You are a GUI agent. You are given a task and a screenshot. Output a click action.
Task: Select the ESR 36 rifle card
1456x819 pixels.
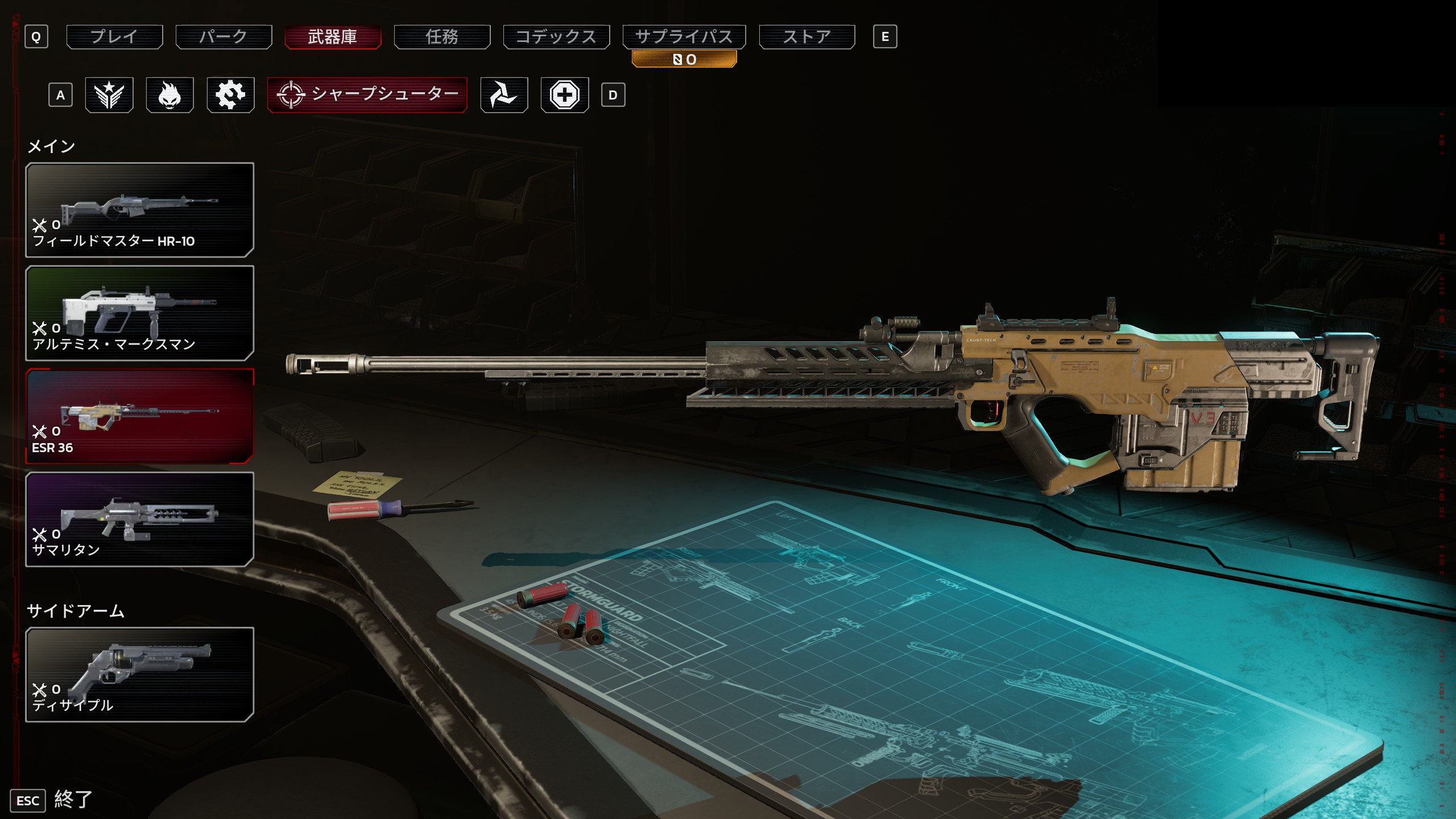pos(139,416)
